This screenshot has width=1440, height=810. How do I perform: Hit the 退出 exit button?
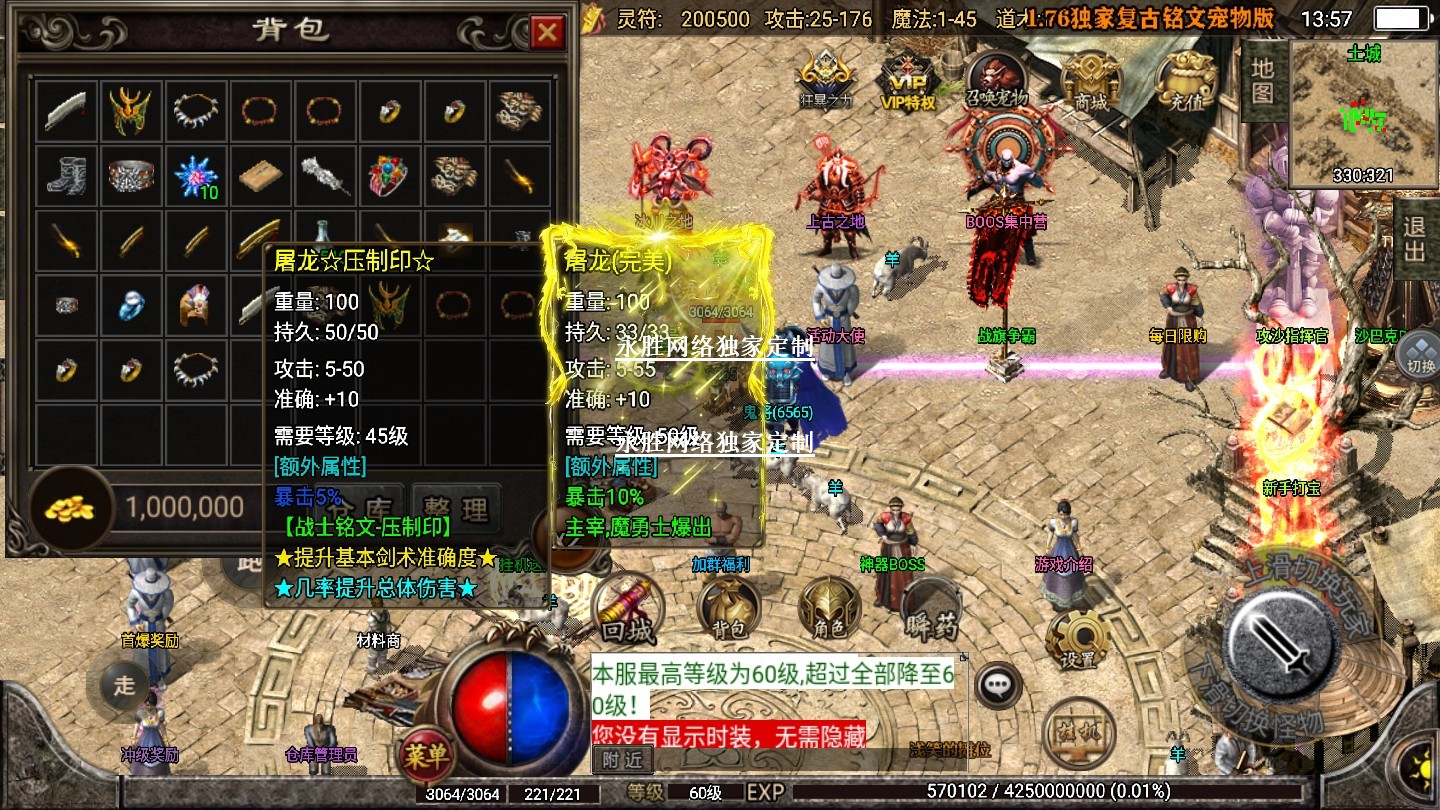tap(1415, 238)
